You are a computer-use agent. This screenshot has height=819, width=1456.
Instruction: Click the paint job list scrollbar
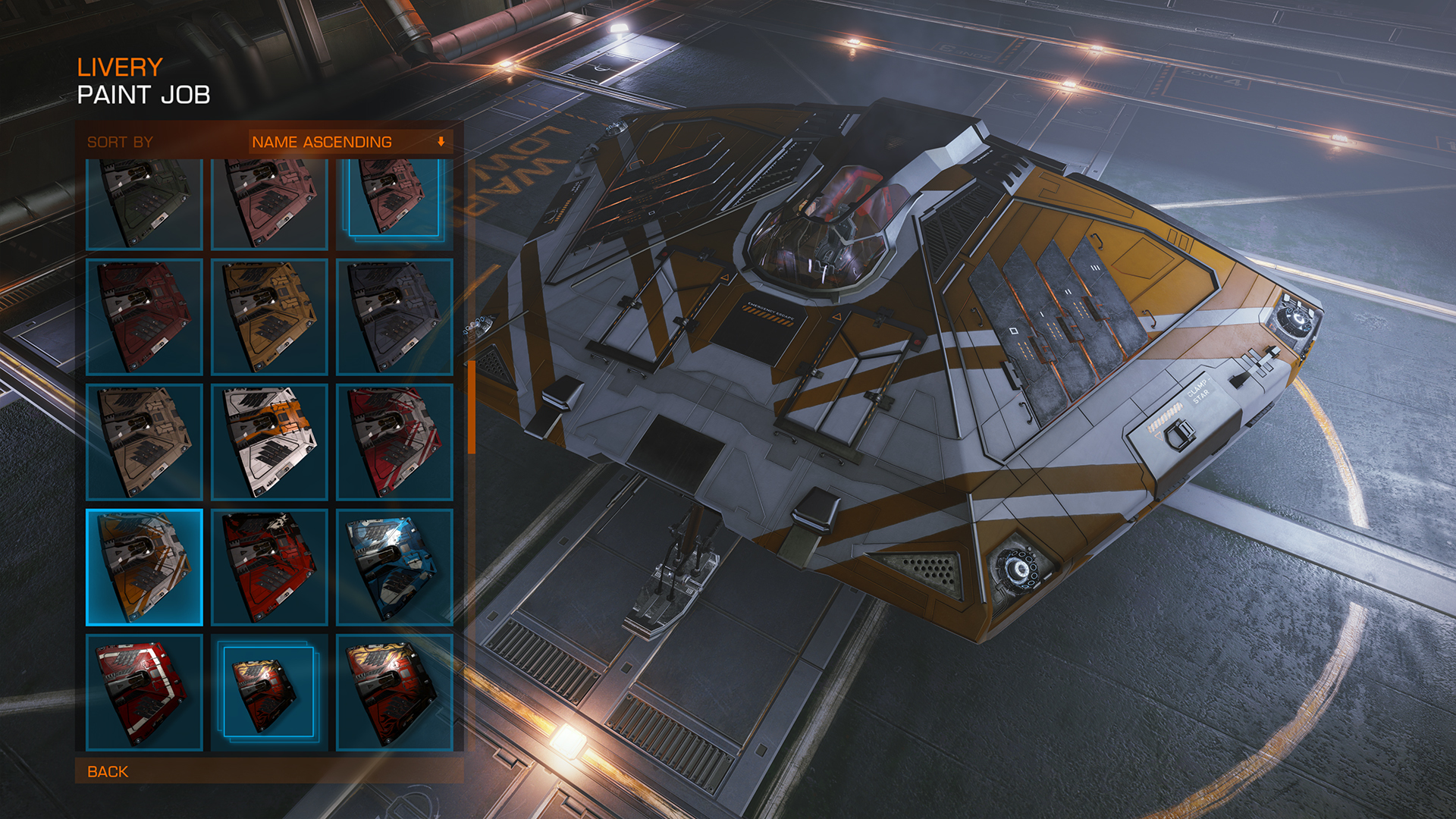tap(472, 407)
